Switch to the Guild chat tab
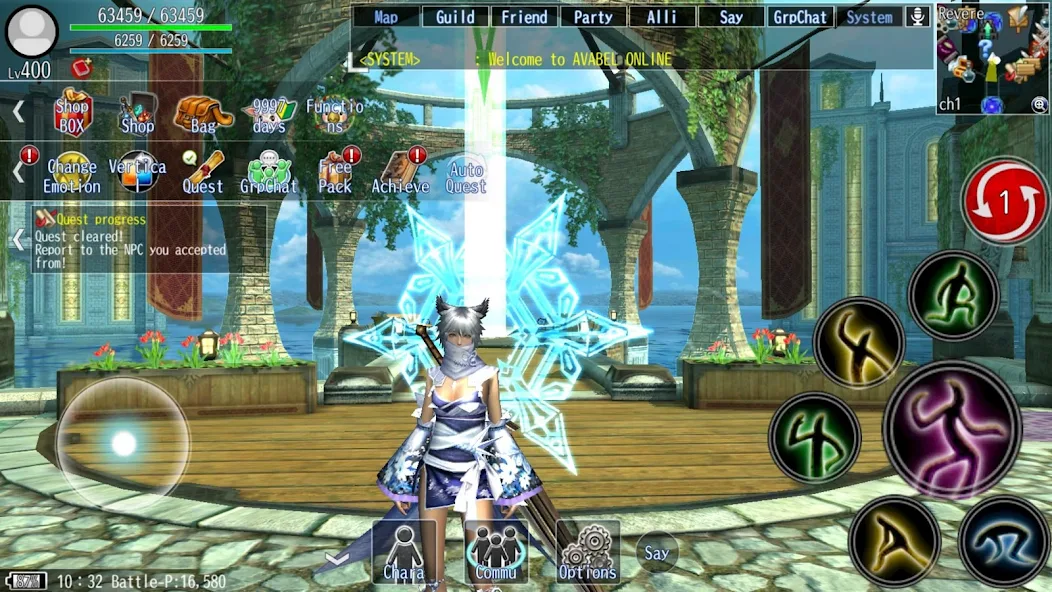This screenshot has height=592, width=1052. 455,17
